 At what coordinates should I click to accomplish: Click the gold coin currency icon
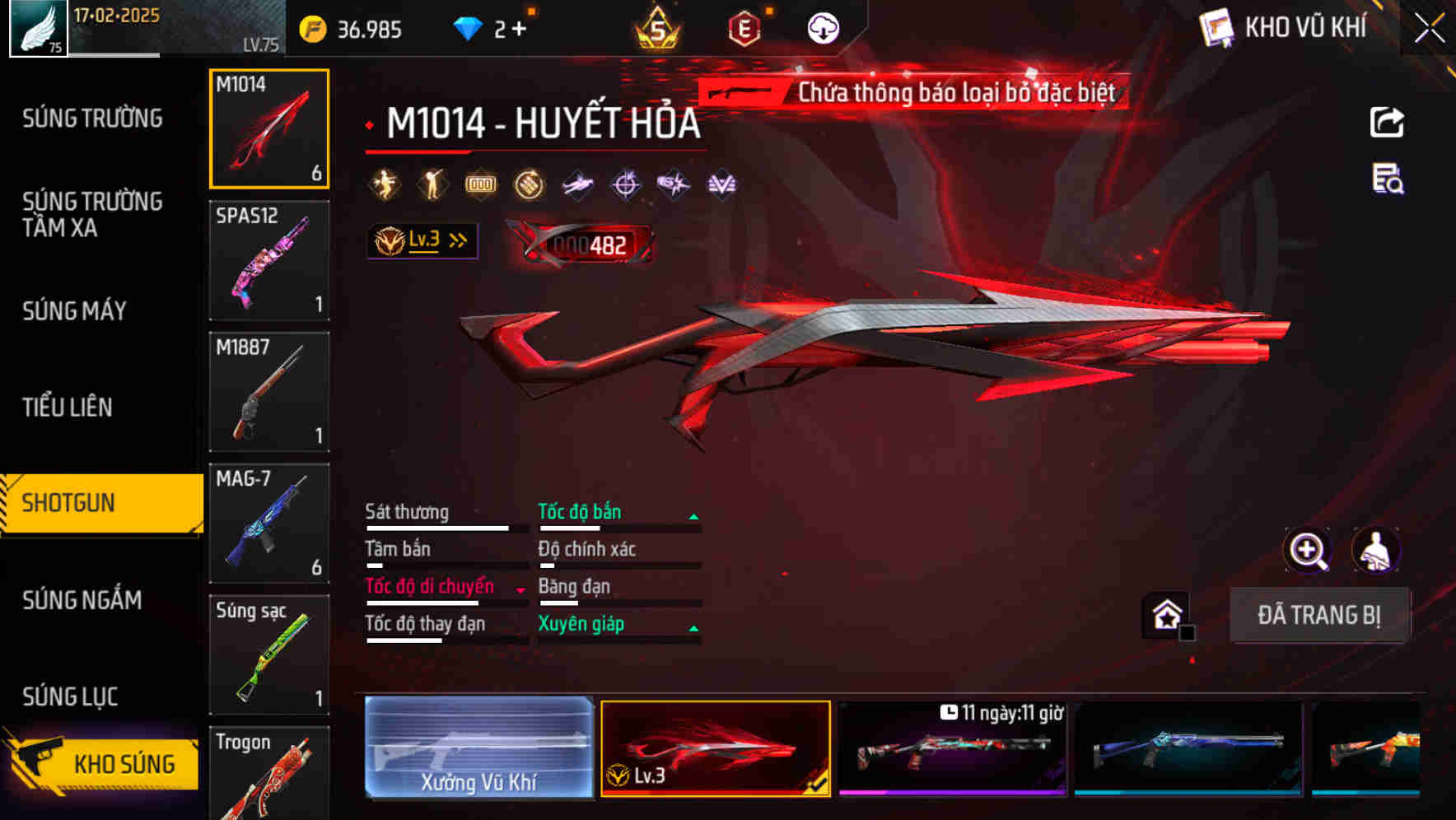pos(310,27)
